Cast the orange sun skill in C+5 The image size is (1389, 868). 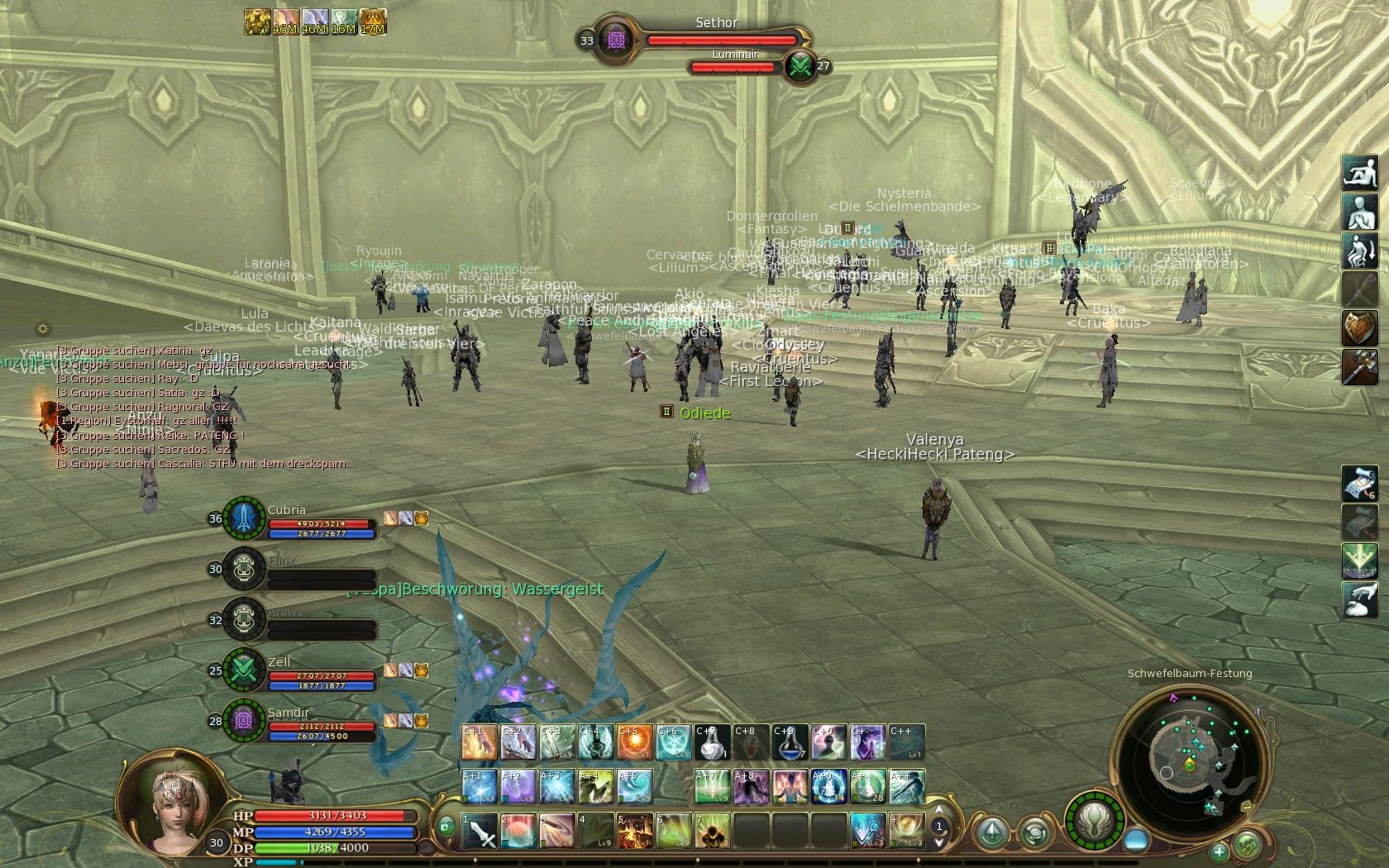pos(634,742)
